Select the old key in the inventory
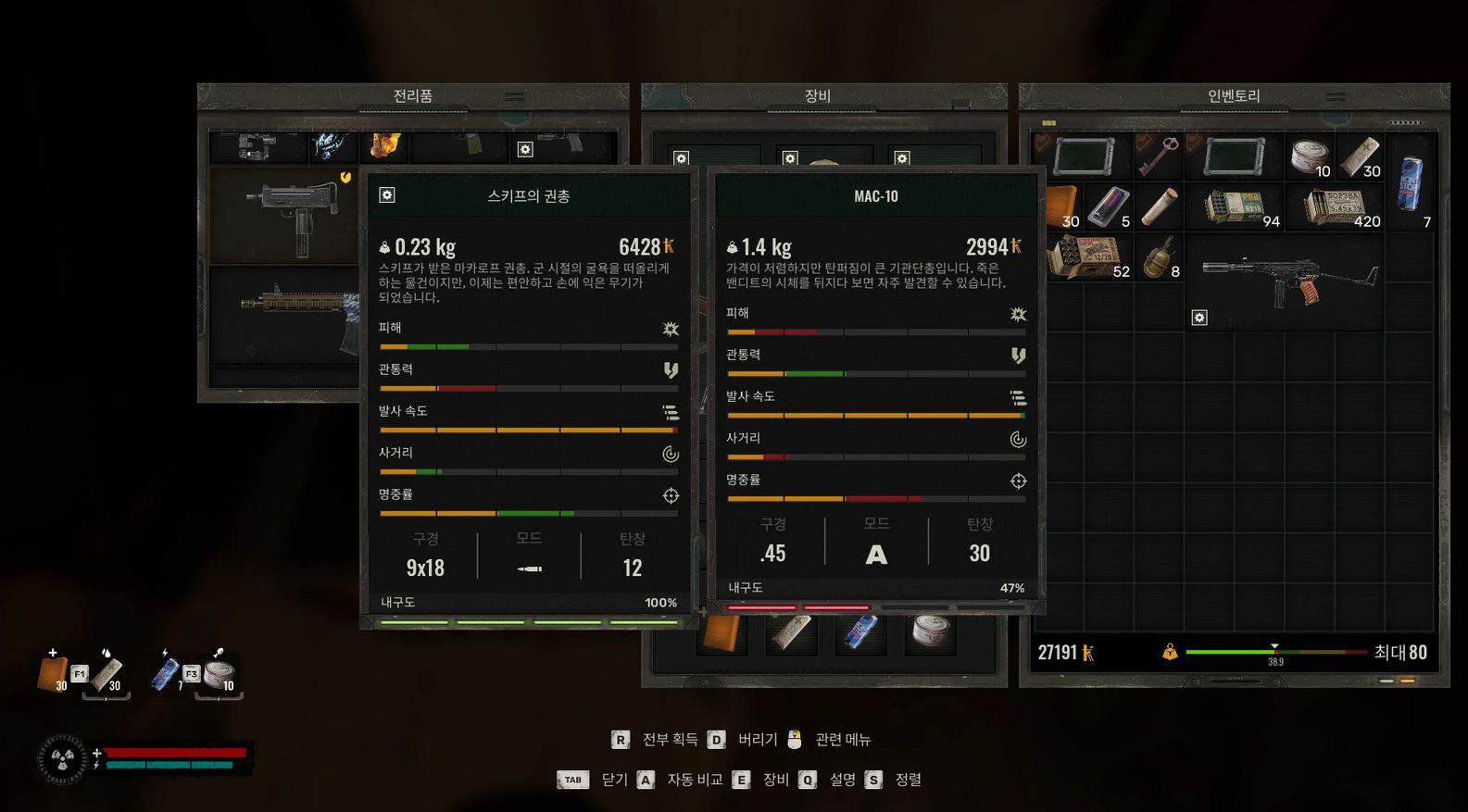Image resolution: width=1468 pixels, height=812 pixels. click(x=1159, y=156)
